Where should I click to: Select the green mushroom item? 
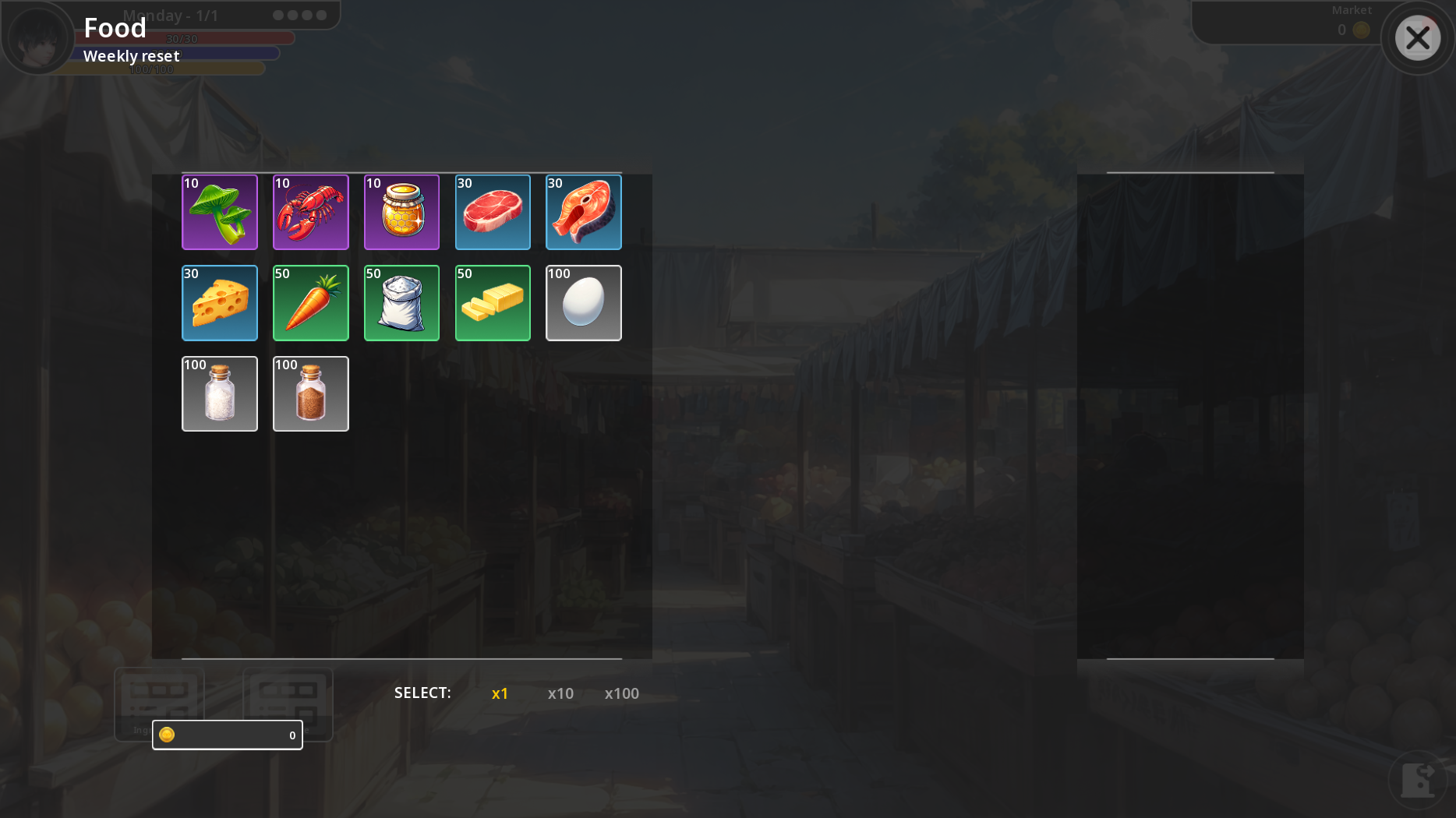(220, 212)
